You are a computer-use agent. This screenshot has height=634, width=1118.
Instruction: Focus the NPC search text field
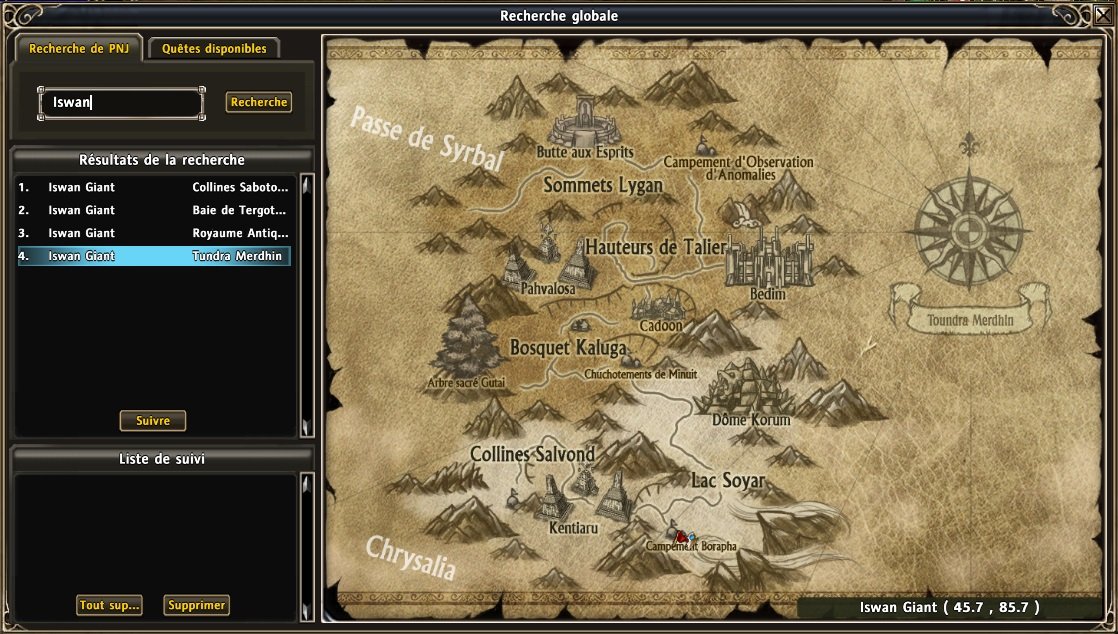tap(121, 102)
